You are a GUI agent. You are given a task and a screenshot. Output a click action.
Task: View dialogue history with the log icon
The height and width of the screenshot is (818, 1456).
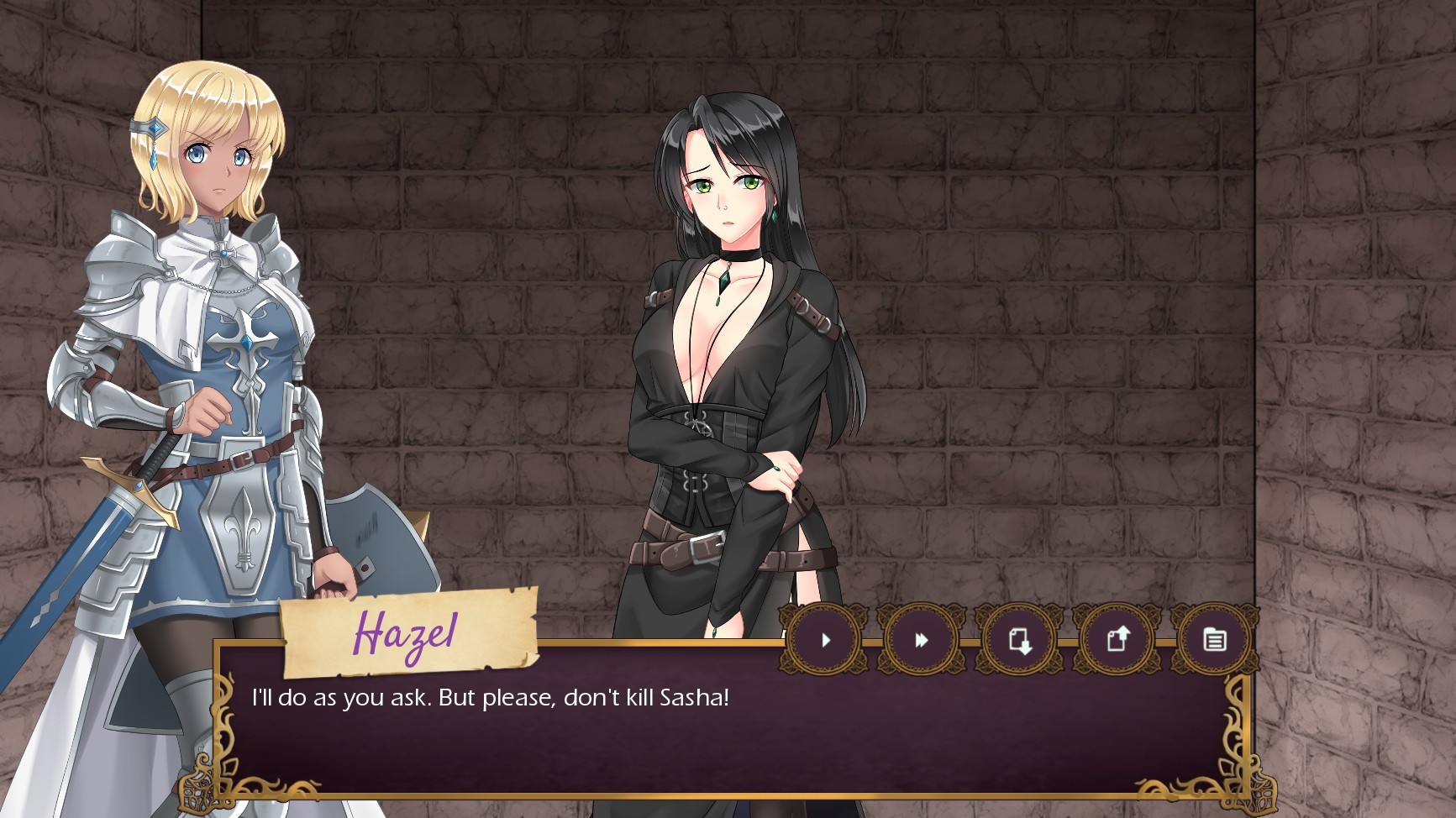[x=1213, y=639]
